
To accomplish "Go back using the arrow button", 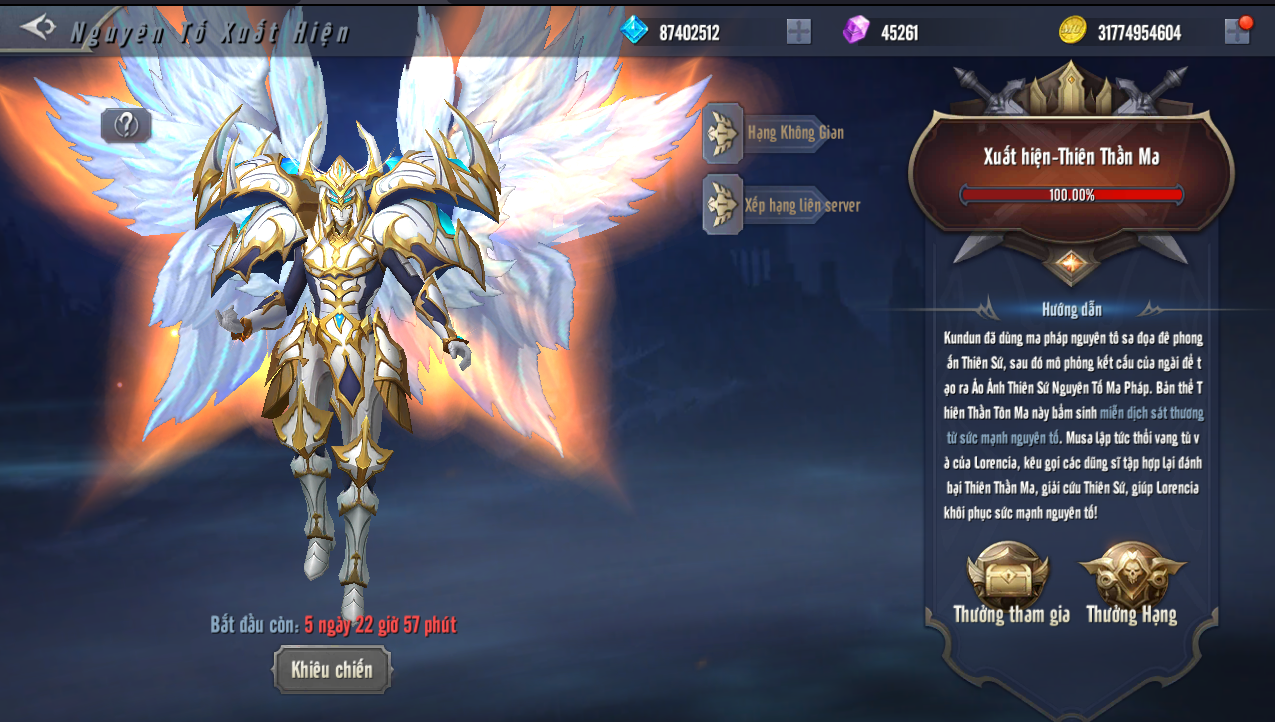I will point(37,27).
